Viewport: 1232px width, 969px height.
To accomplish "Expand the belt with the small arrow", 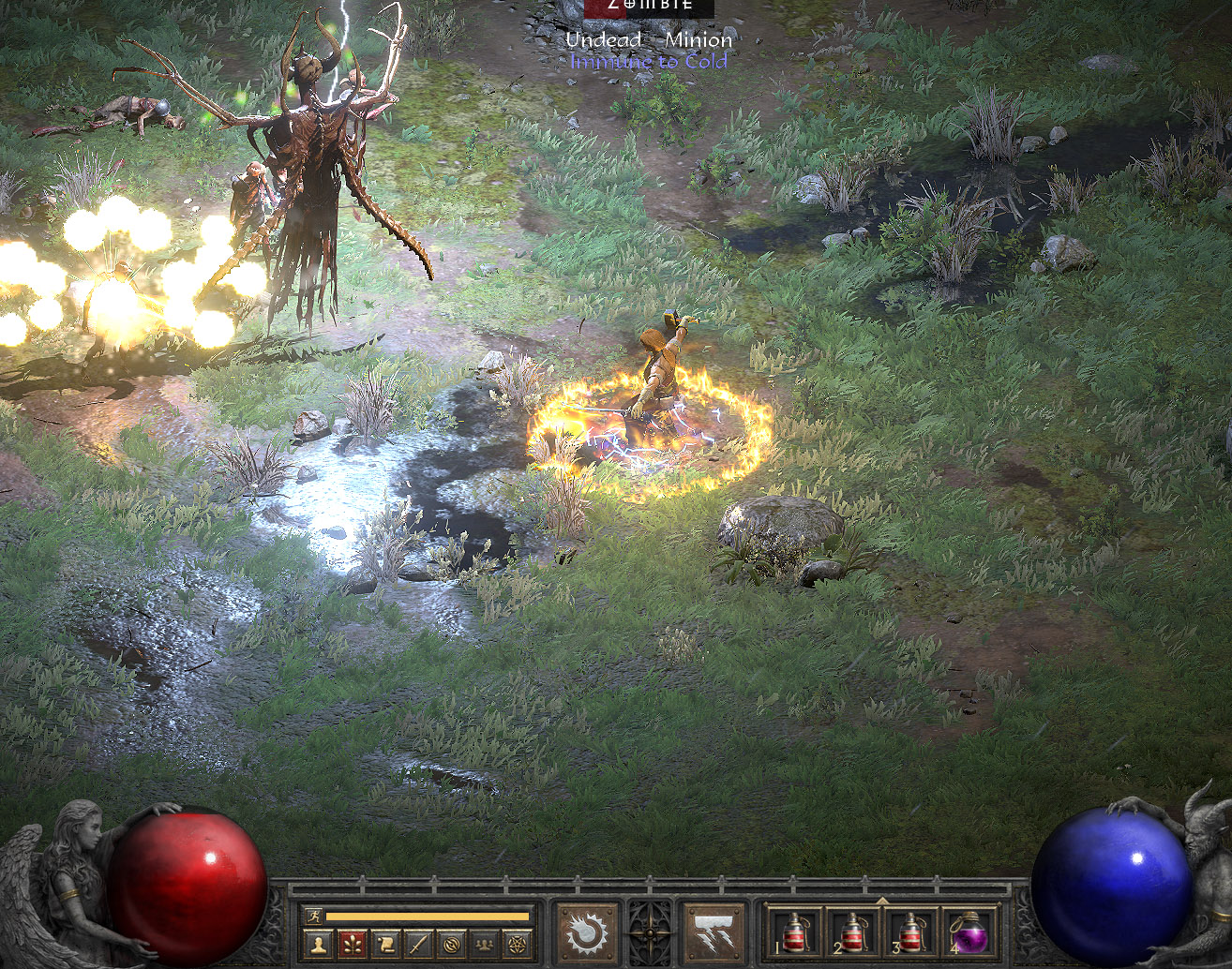I will pos(880,901).
